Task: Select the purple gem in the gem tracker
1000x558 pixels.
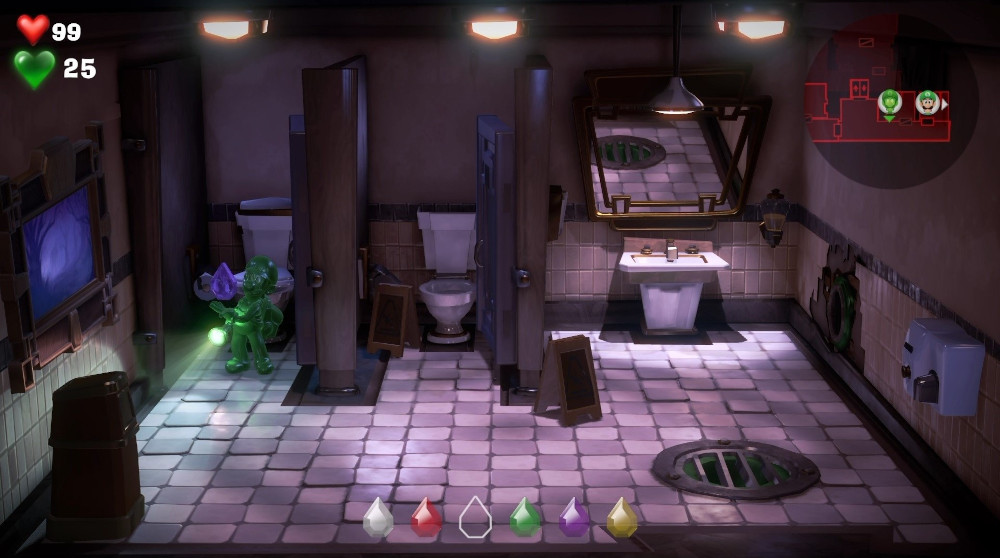Action: (x=573, y=517)
